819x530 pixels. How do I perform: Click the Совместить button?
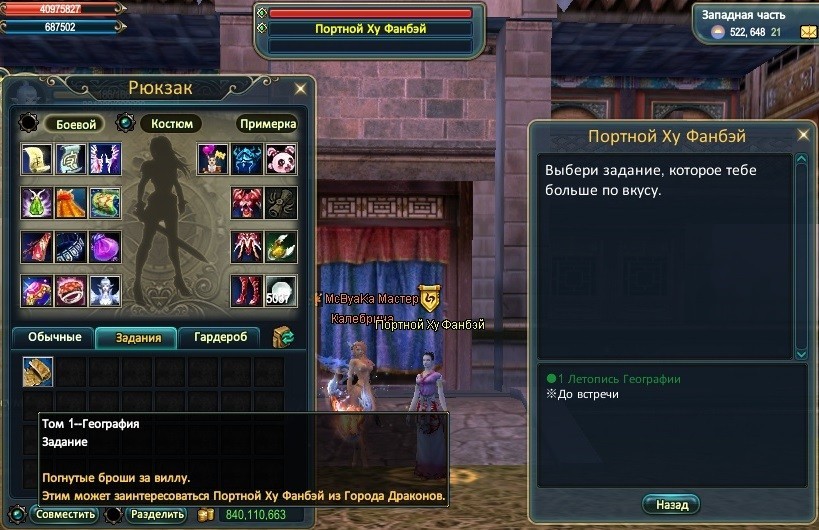pos(64,515)
